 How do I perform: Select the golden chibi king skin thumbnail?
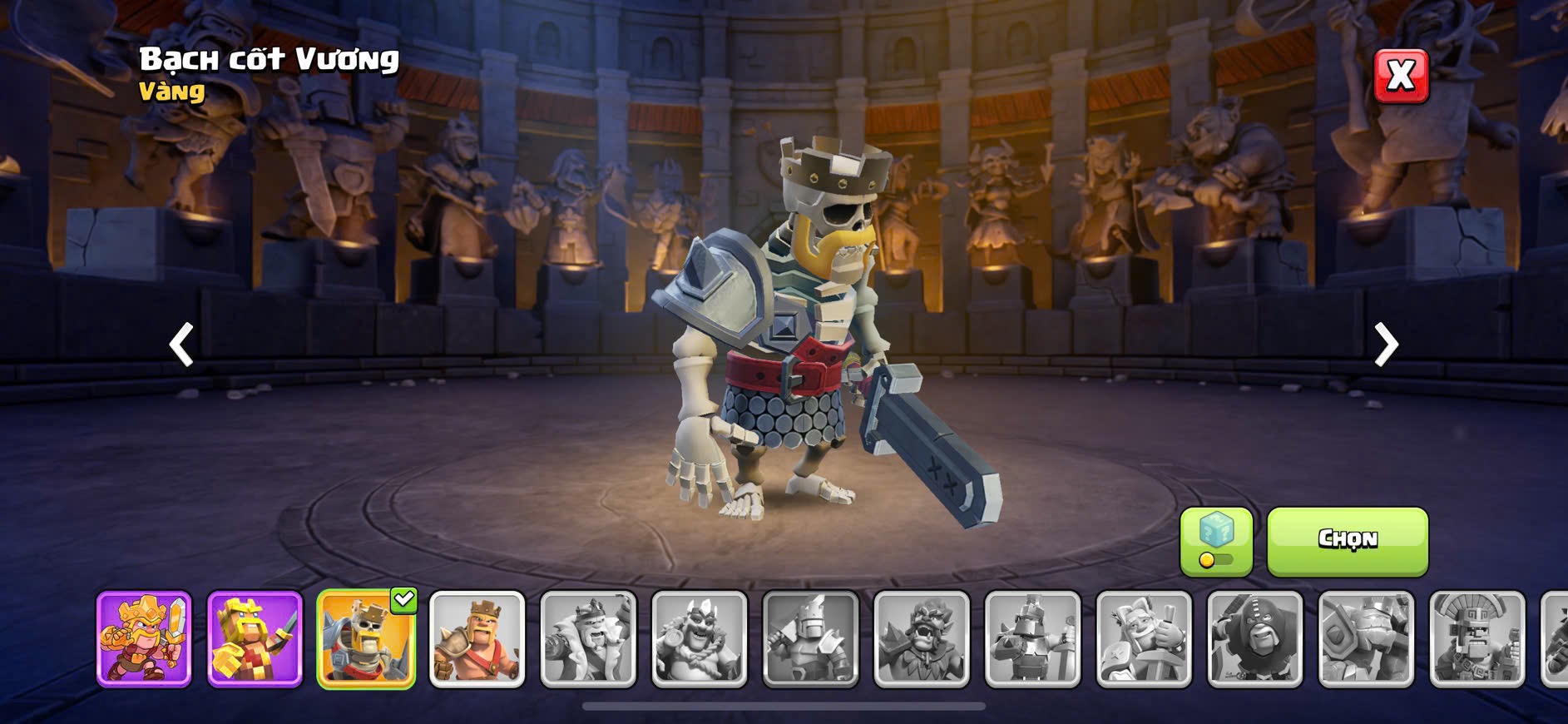click(144, 639)
